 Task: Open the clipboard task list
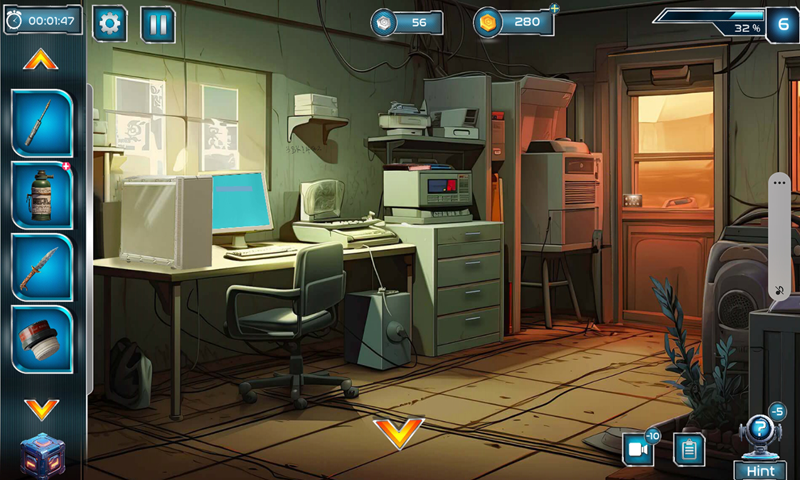point(688,449)
